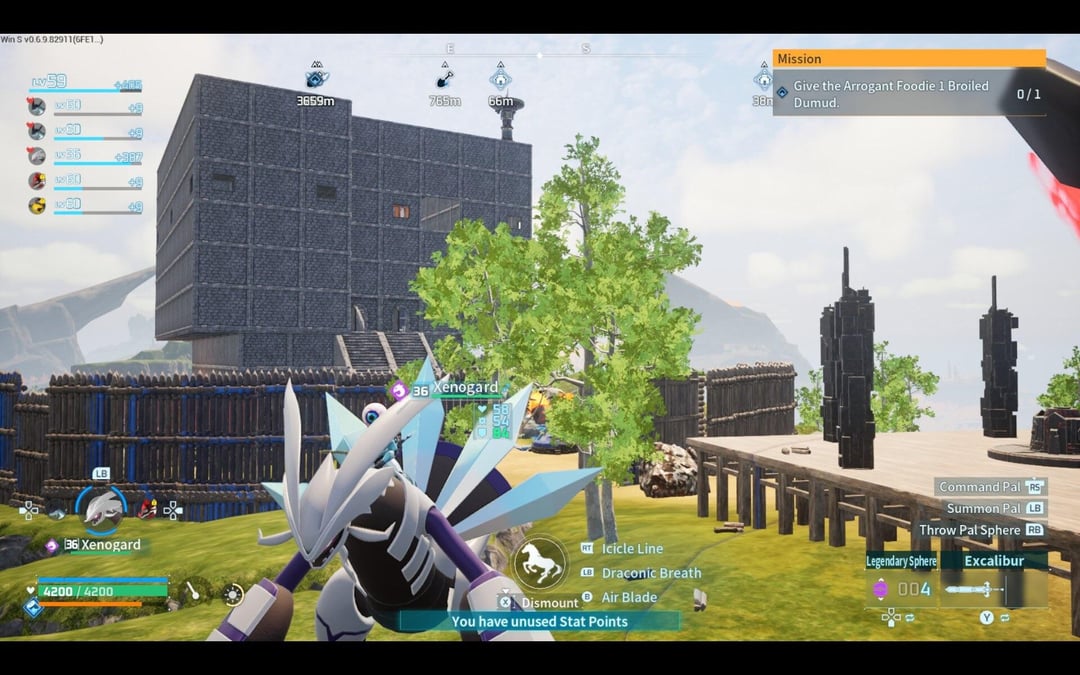
Task: Click the shovel compass marker at 765m
Action: 444,79
